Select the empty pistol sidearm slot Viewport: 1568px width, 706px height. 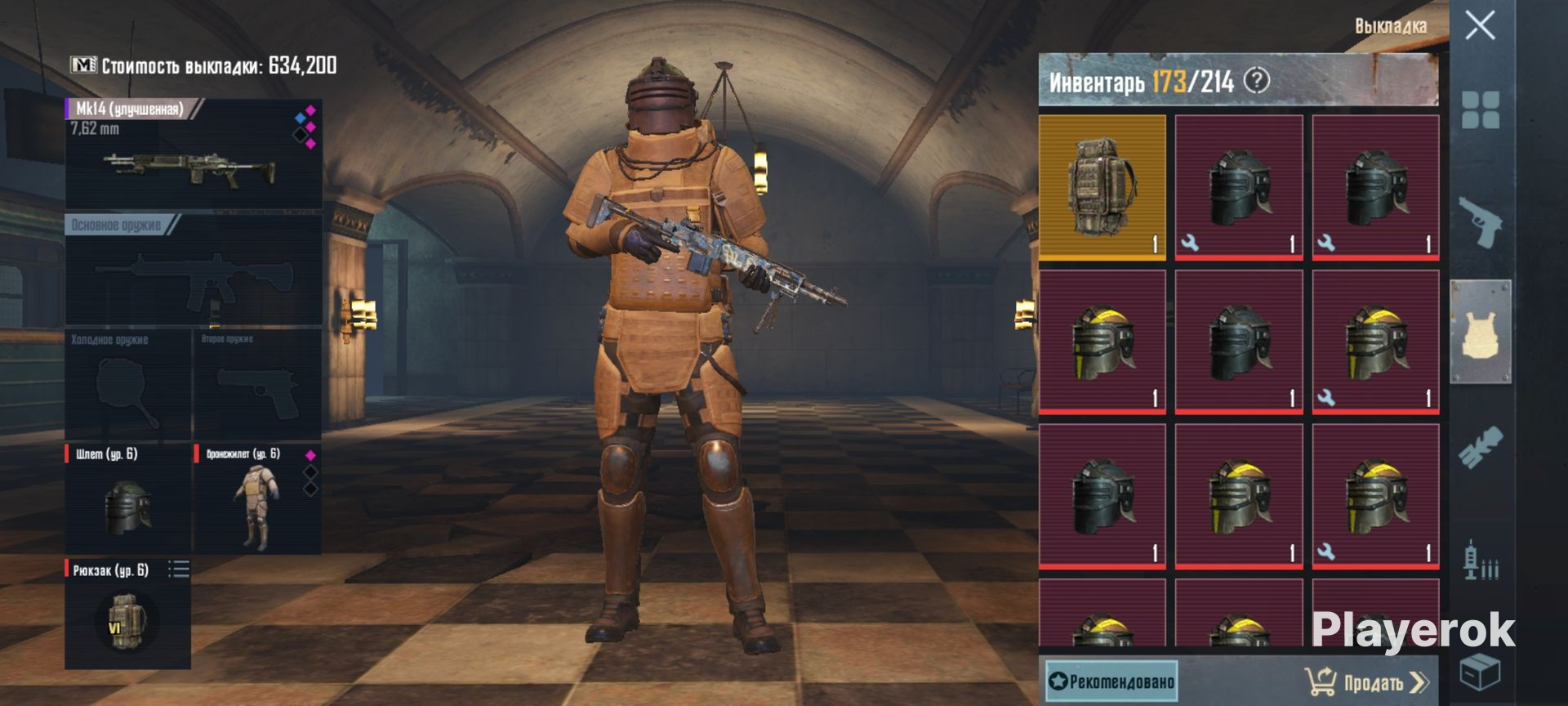point(256,385)
